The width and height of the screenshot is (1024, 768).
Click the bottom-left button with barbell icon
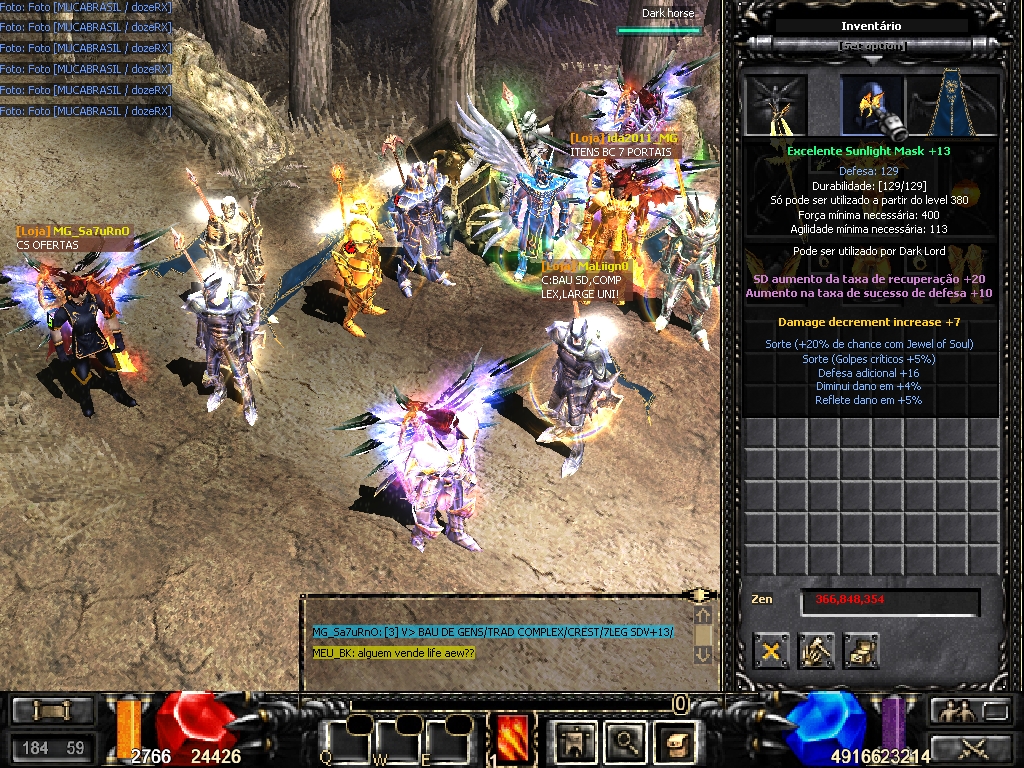[x=52, y=710]
